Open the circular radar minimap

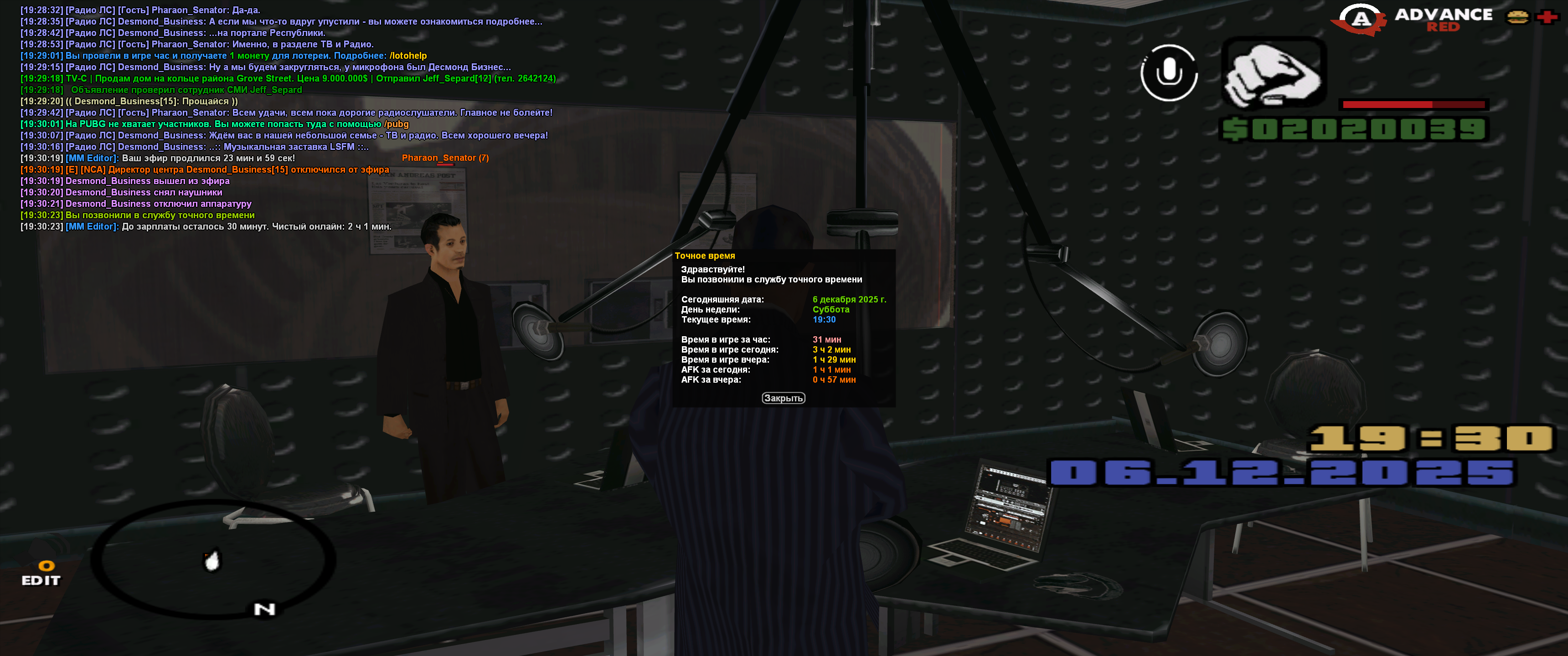point(212,559)
